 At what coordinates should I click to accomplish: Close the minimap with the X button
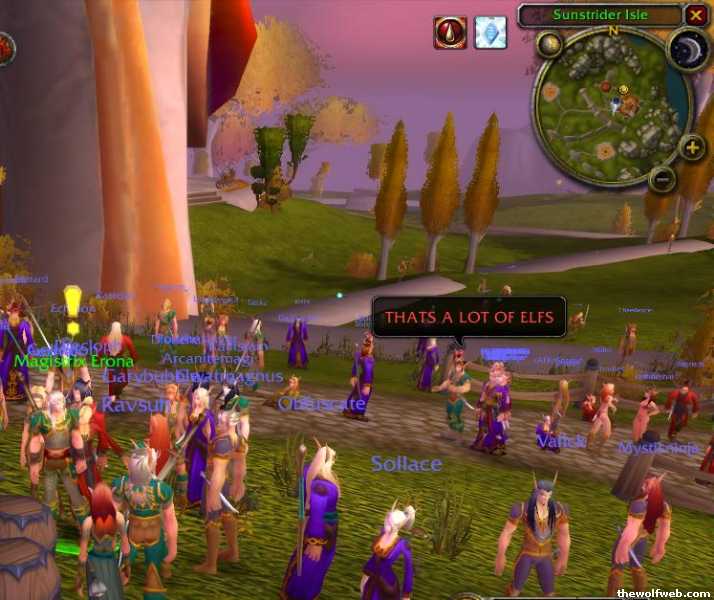click(x=696, y=15)
